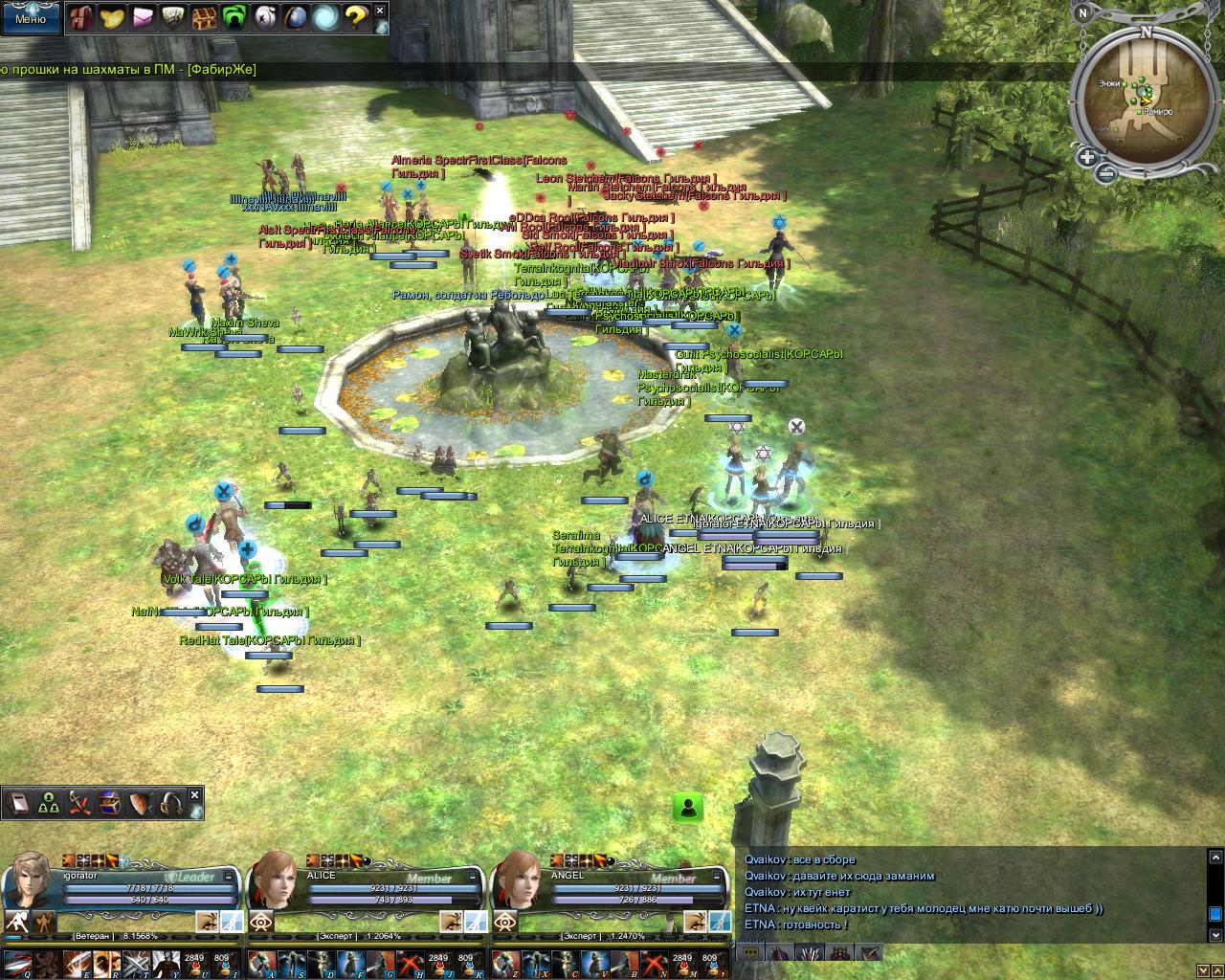This screenshot has height=980, width=1225.
Task: Open the pink envelope mail icon
Action: point(143,17)
